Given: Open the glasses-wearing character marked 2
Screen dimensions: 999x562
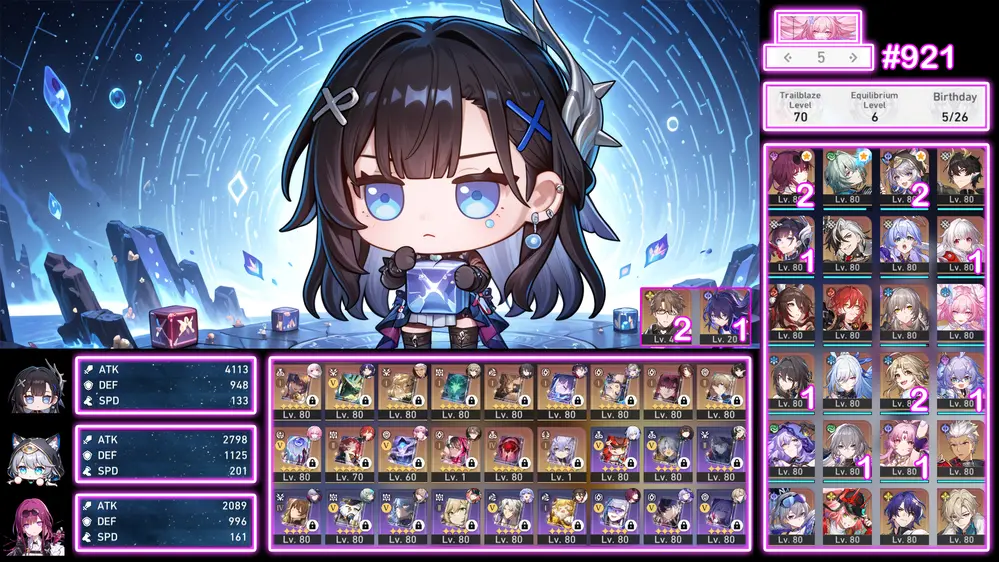Looking at the screenshot, I should (668, 316).
